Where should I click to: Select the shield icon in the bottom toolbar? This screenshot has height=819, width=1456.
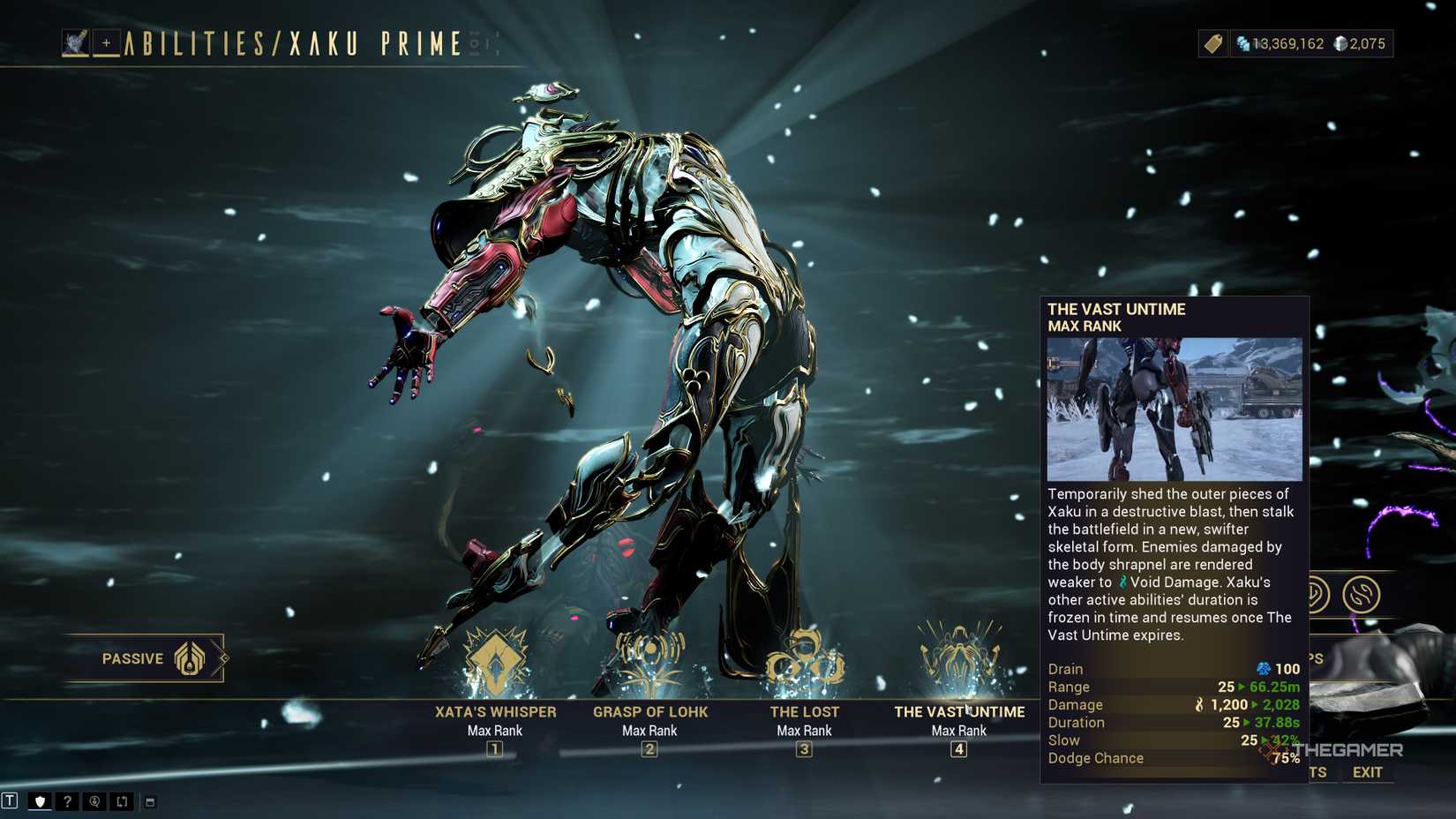coord(40,801)
